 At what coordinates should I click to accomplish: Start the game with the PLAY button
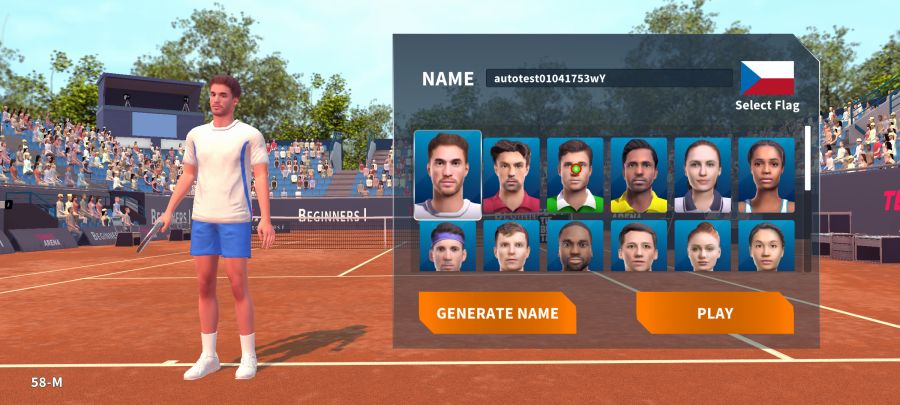pyautogui.click(x=714, y=313)
